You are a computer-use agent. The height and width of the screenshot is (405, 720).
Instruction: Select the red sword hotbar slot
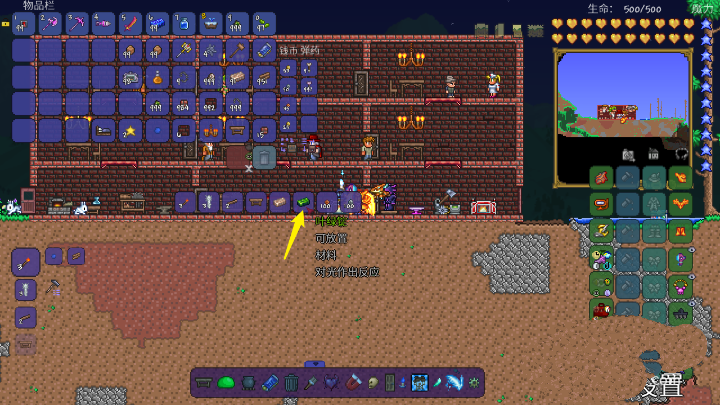[x=131, y=22]
